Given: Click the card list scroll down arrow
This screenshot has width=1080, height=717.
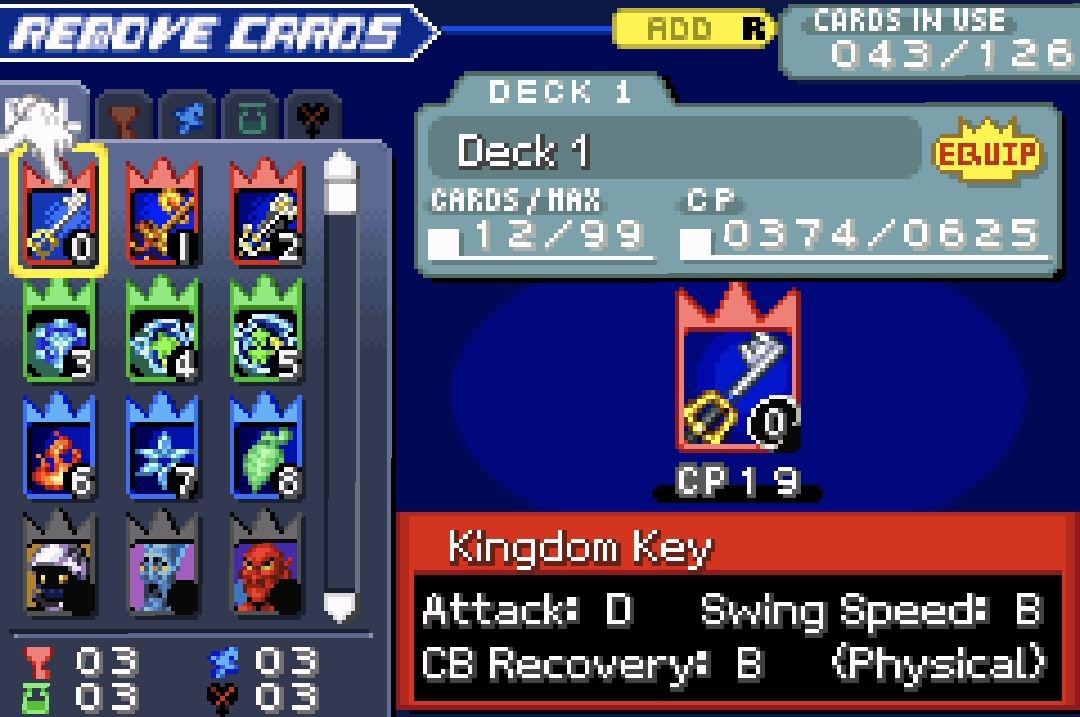Looking at the screenshot, I should pyautogui.click(x=341, y=605).
